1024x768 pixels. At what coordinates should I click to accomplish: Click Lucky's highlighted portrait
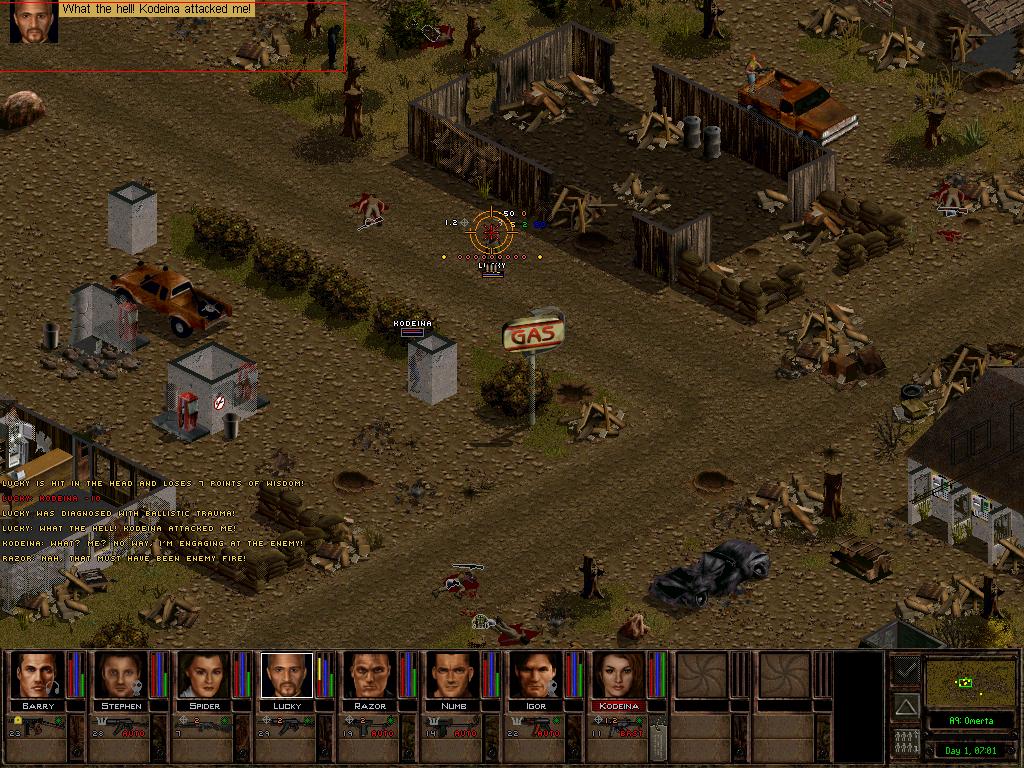click(x=286, y=675)
